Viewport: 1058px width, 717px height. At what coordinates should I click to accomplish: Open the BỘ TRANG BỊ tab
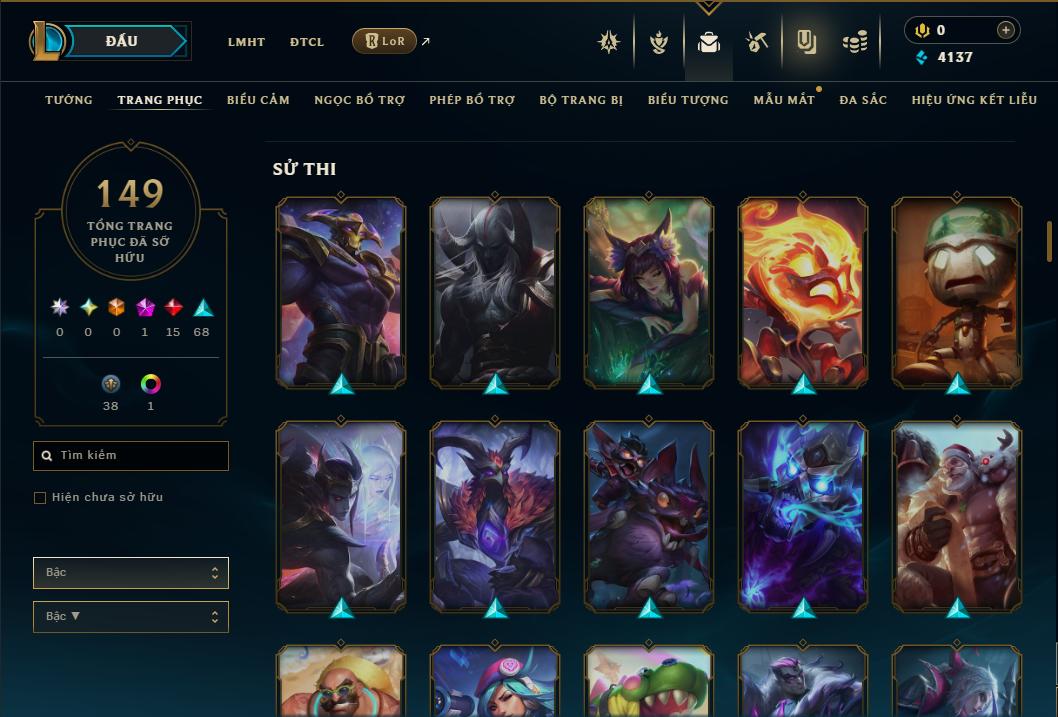[581, 100]
